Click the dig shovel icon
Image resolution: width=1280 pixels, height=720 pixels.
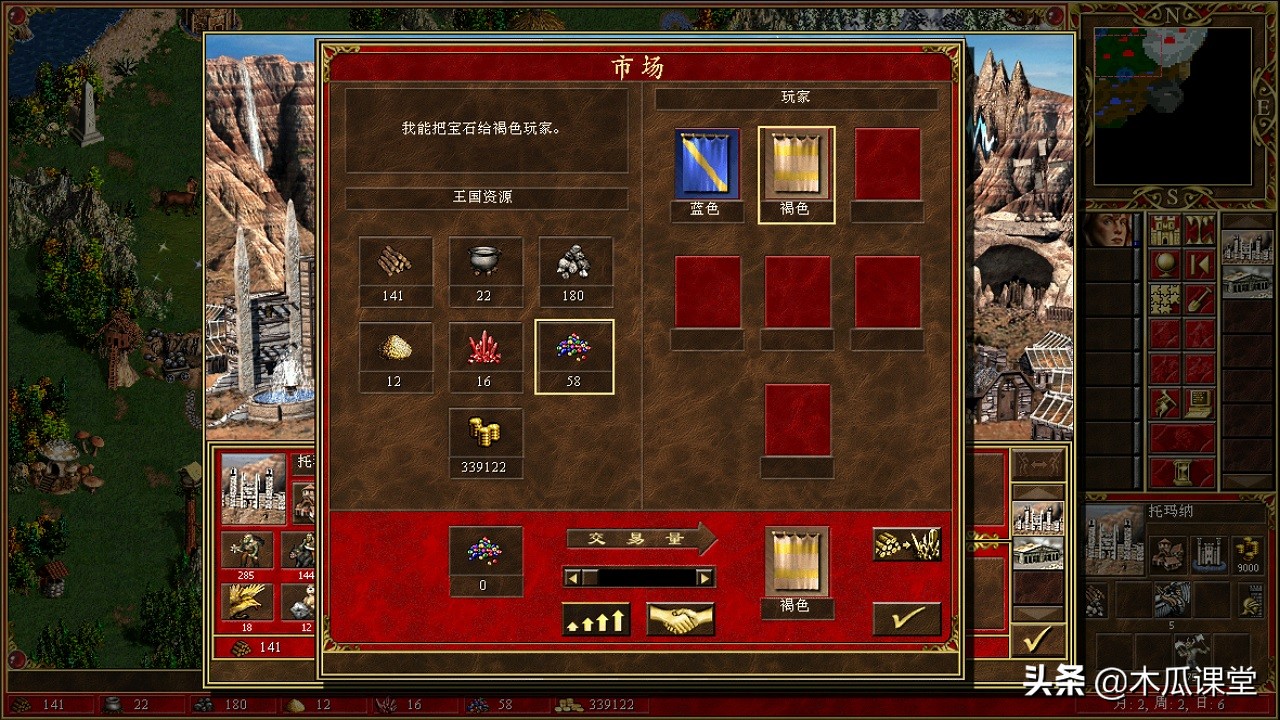click(1199, 298)
